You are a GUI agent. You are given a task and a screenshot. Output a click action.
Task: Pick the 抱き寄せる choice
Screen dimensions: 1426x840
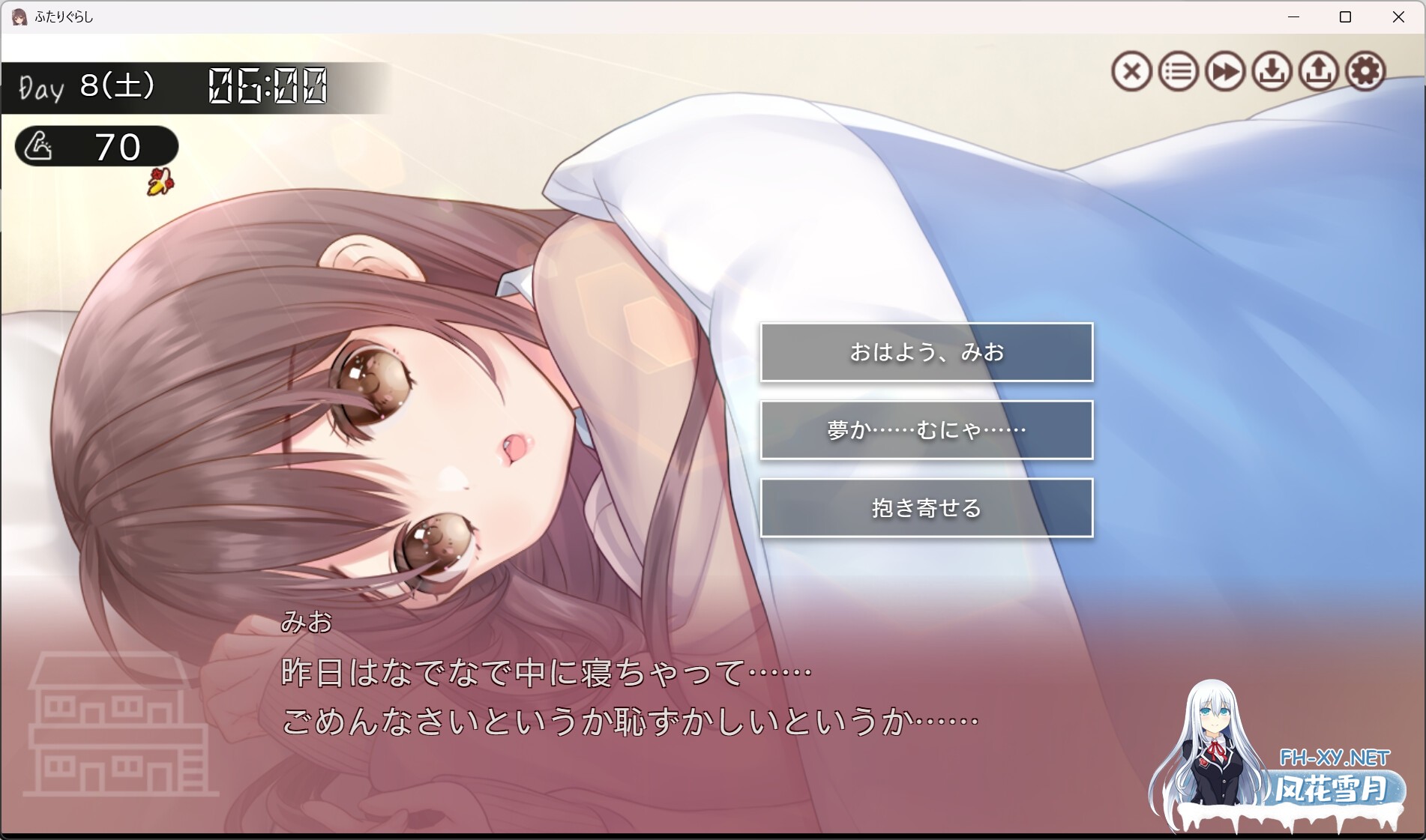[x=927, y=507]
